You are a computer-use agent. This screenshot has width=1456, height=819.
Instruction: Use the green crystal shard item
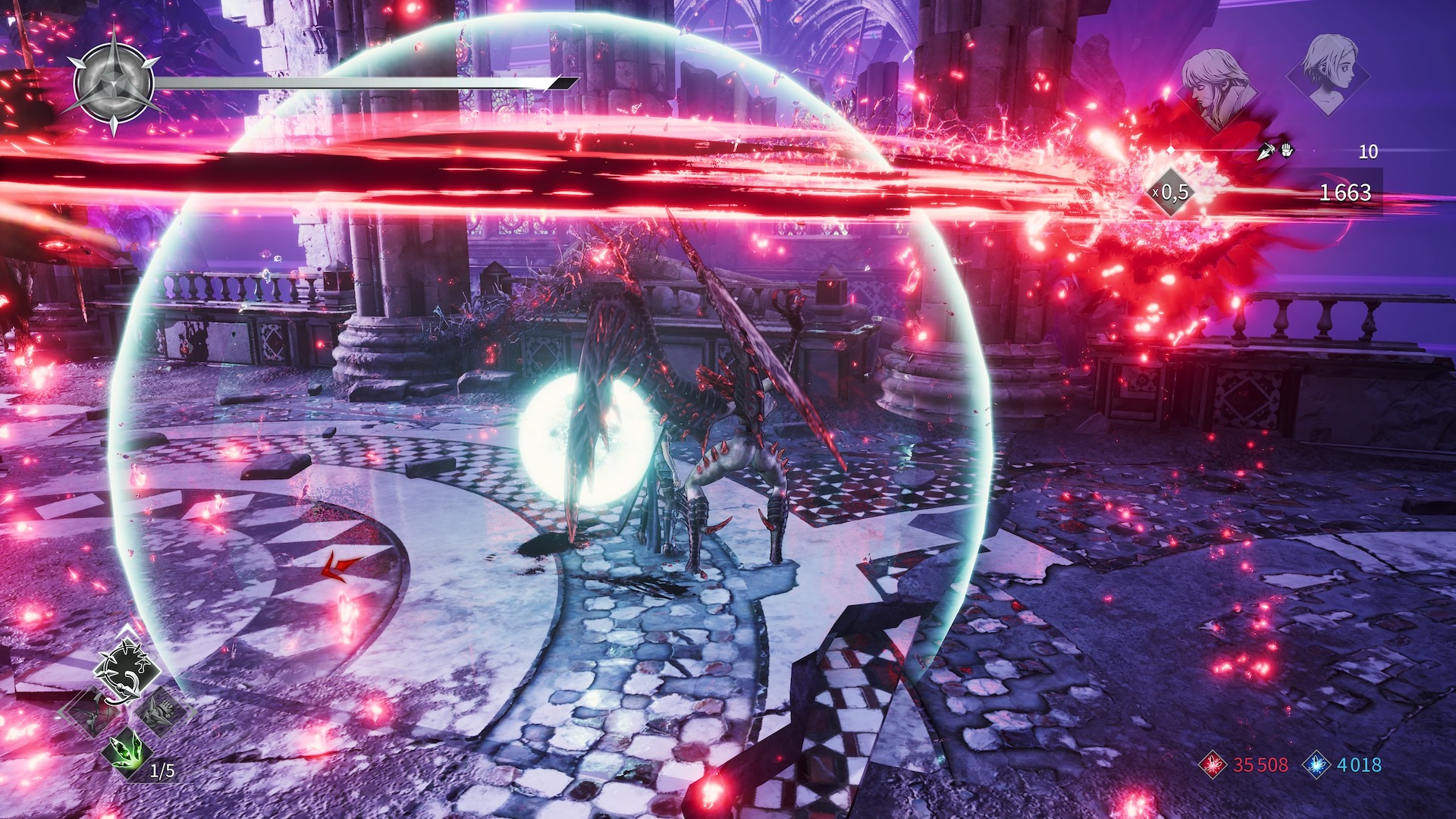pos(127,751)
